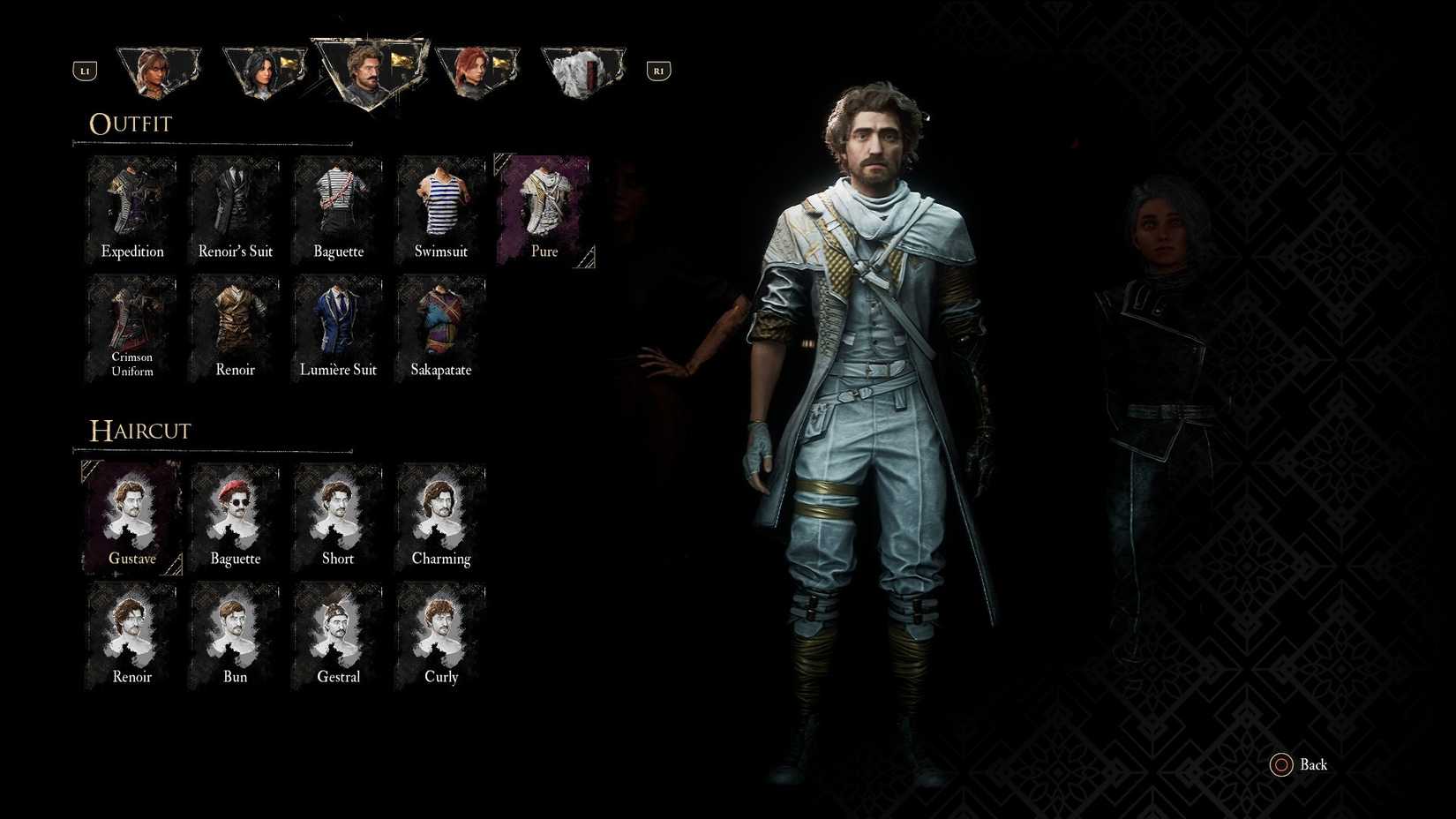Equip the Sakapatate outfit
The height and width of the screenshot is (819, 1456).
(441, 327)
